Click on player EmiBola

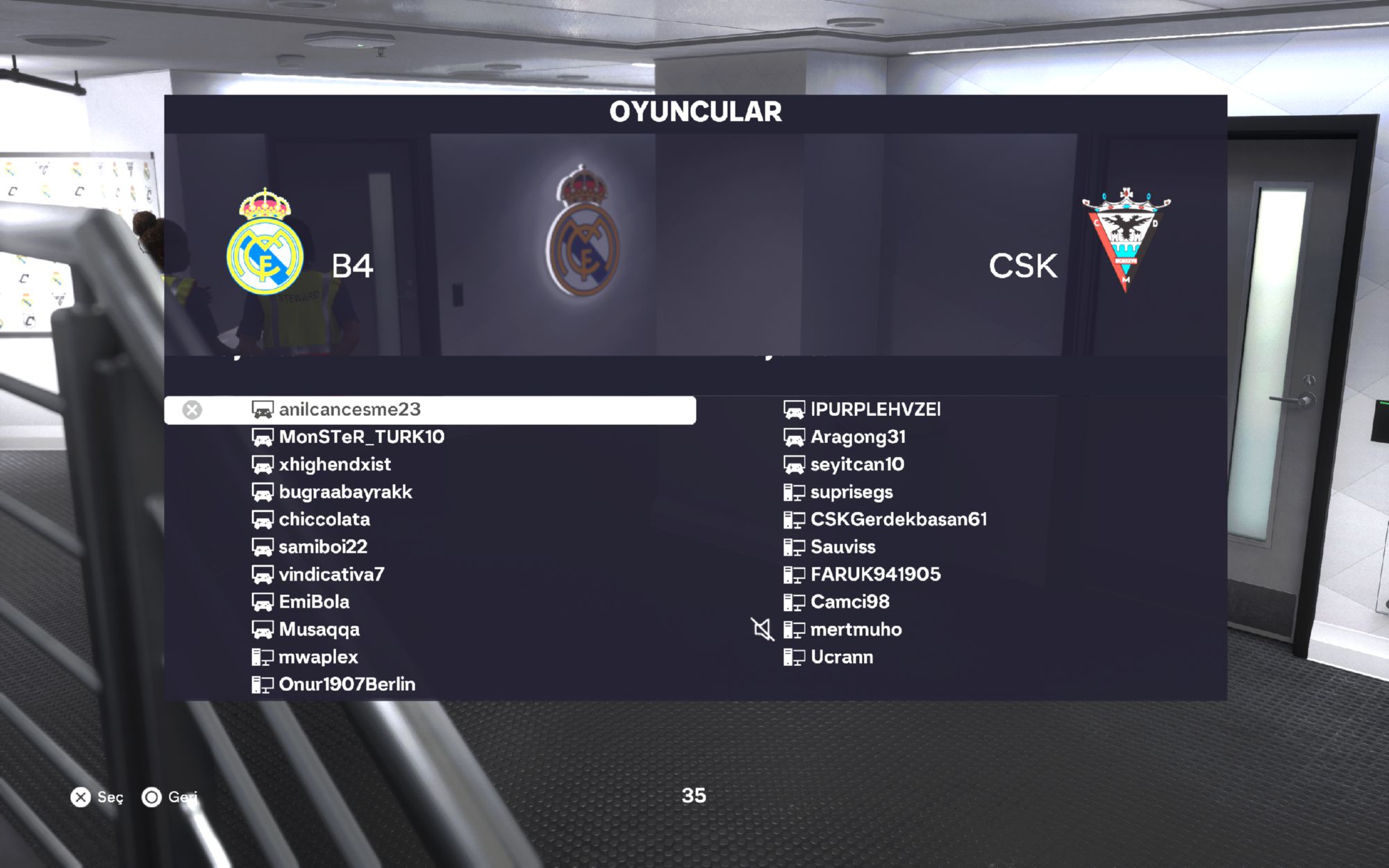[x=314, y=602]
